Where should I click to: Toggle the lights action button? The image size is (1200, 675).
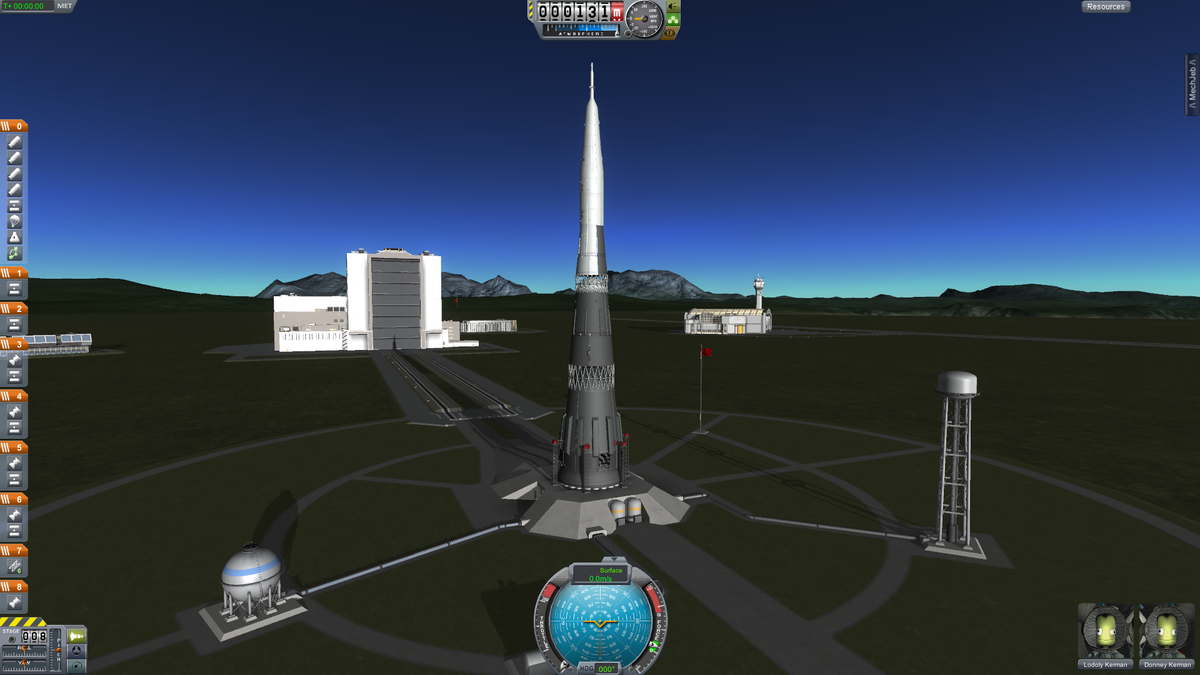pos(672,6)
